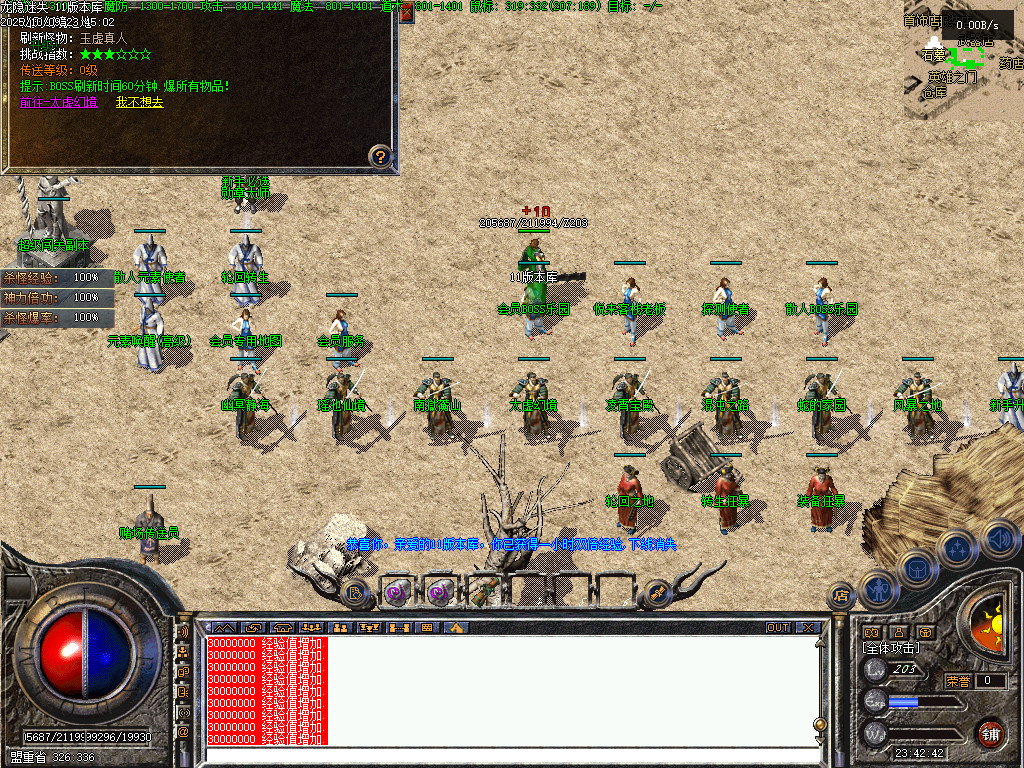Click the OUT button on chat bar

(x=778, y=628)
